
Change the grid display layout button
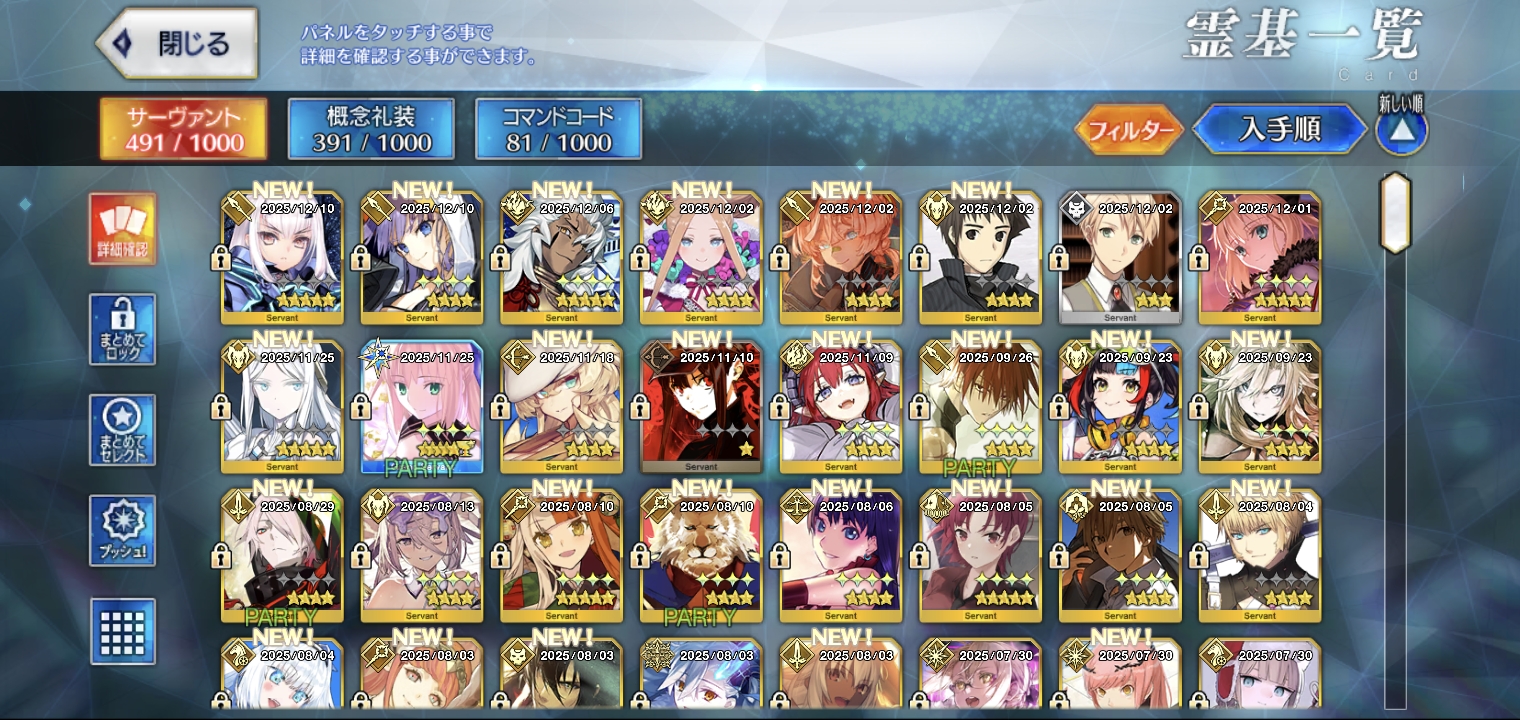(x=122, y=631)
